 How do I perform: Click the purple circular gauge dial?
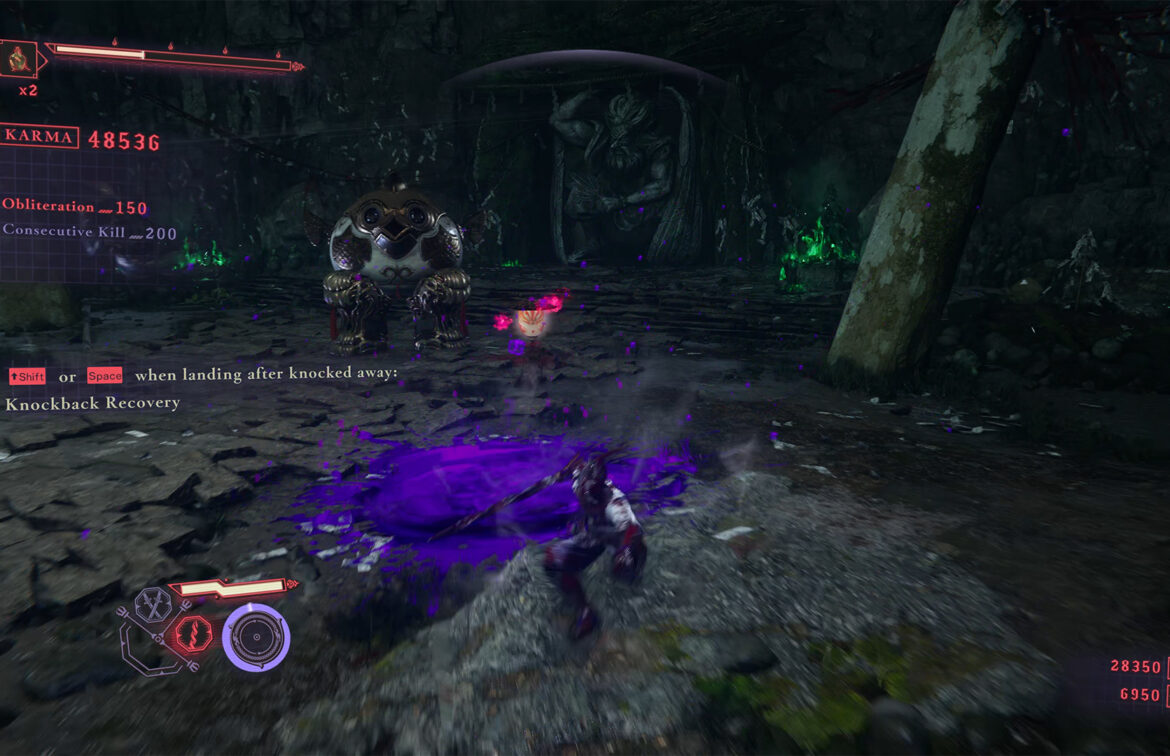coord(256,636)
